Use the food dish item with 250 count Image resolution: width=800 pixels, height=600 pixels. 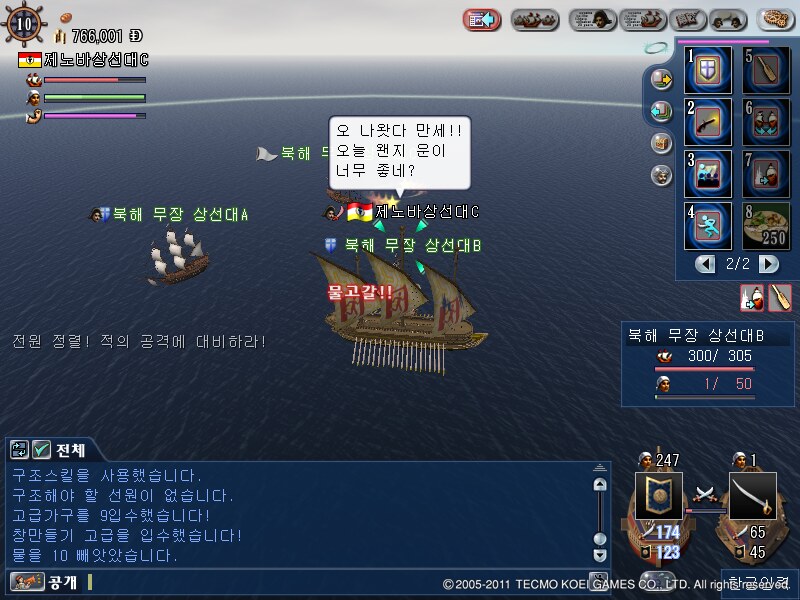(x=766, y=225)
